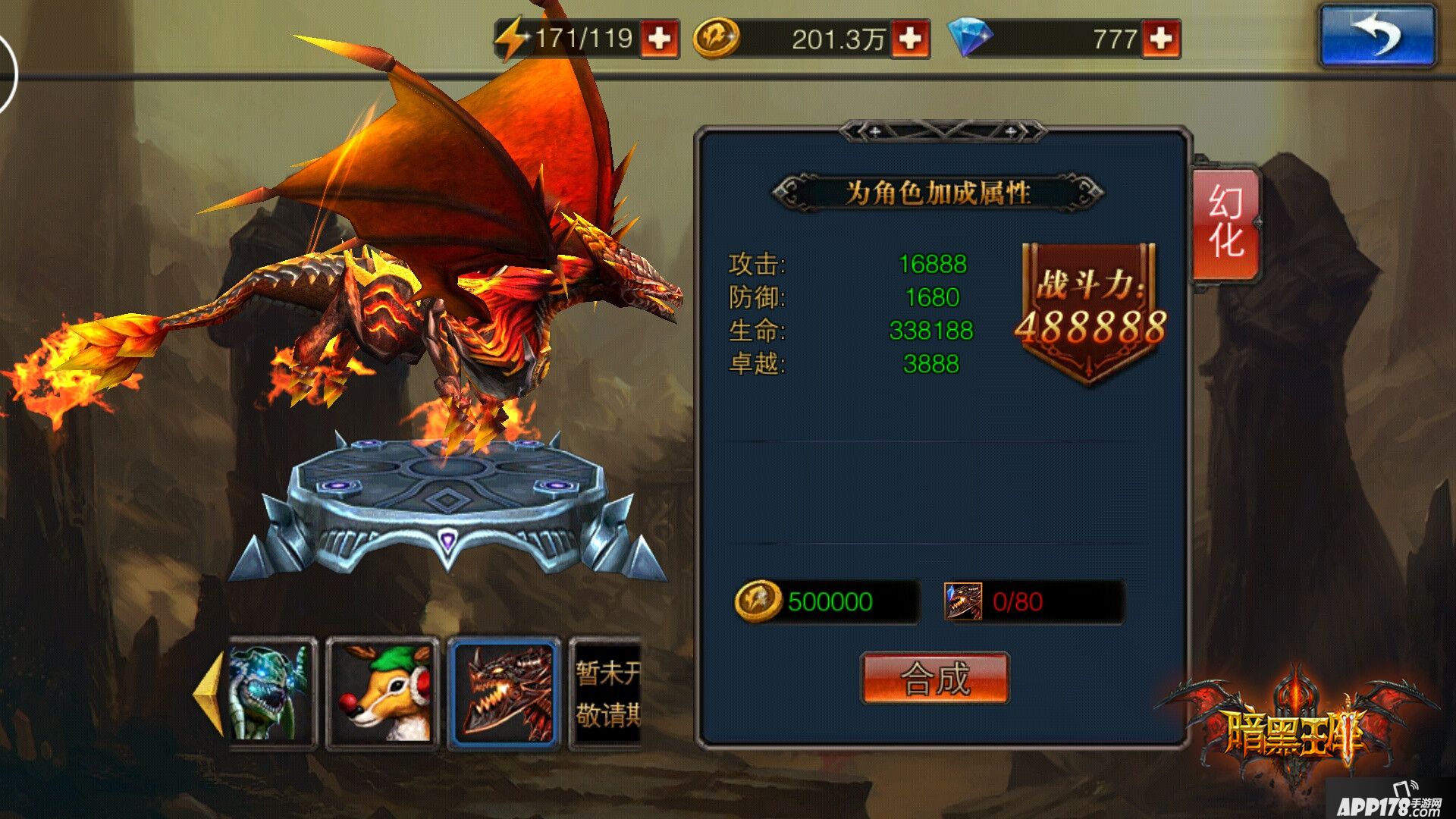The width and height of the screenshot is (1456, 819).
Task: Tap the lightning energy icon in top bar
Action: 512,36
